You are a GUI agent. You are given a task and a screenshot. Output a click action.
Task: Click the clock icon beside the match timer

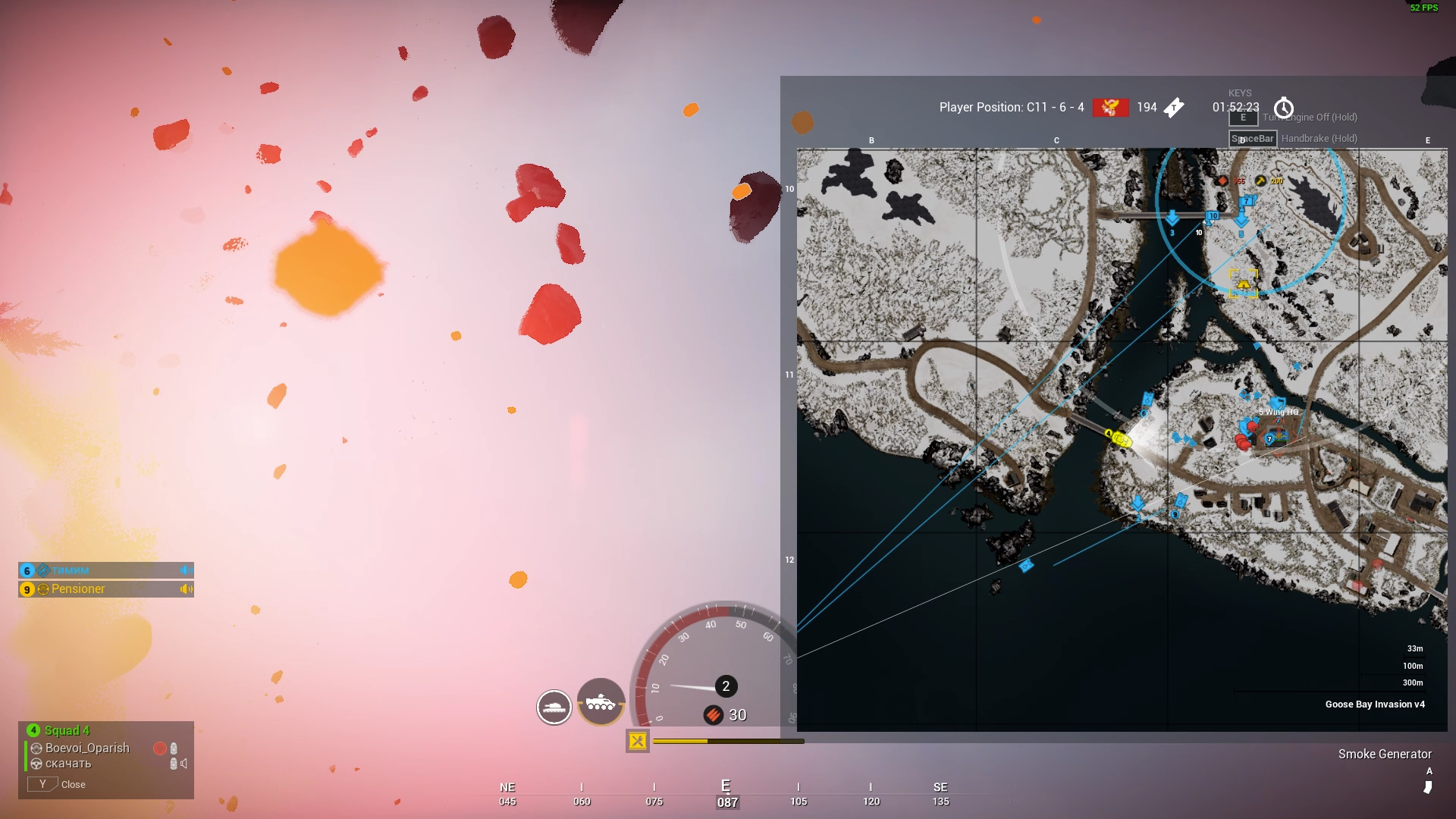tap(1283, 108)
